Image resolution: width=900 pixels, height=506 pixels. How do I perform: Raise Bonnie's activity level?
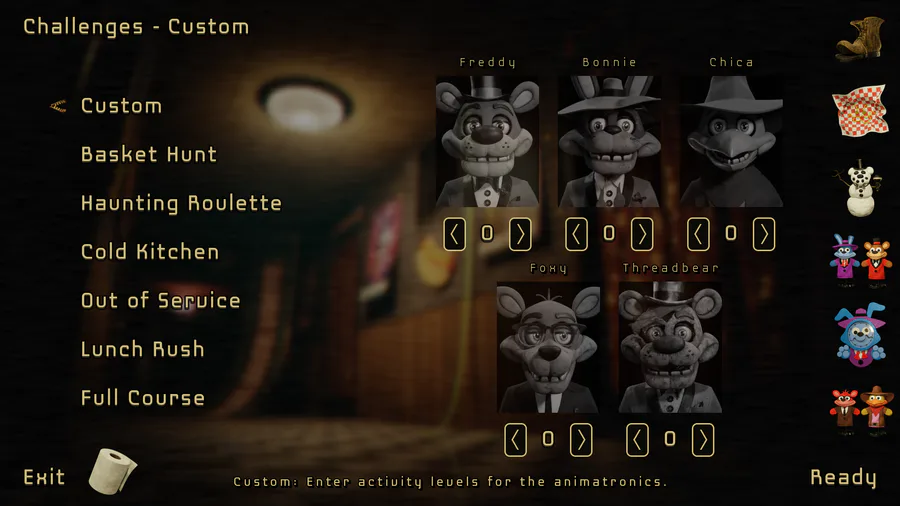tap(642, 234)
